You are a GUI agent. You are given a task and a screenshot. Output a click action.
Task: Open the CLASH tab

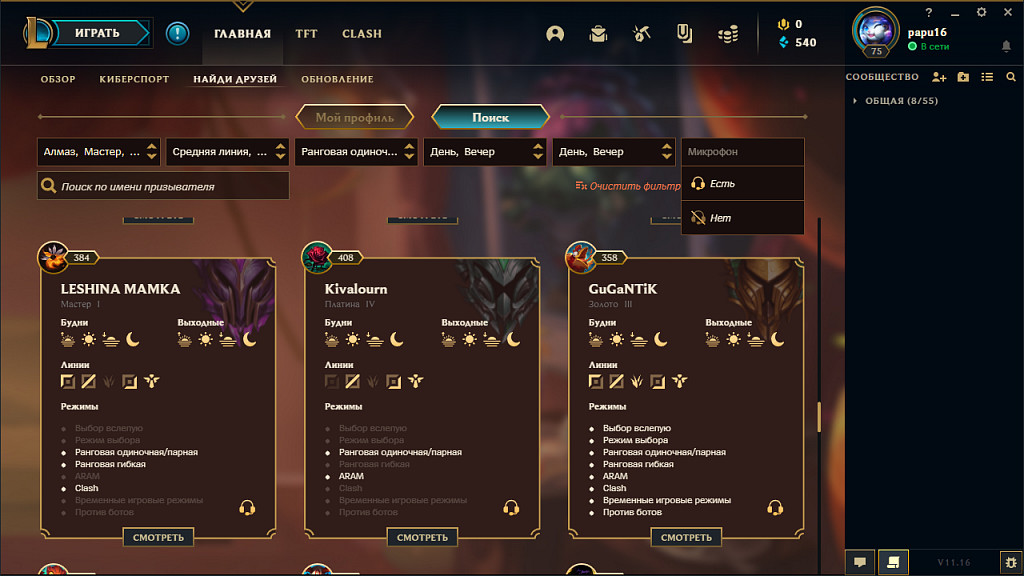coord(362,33)
